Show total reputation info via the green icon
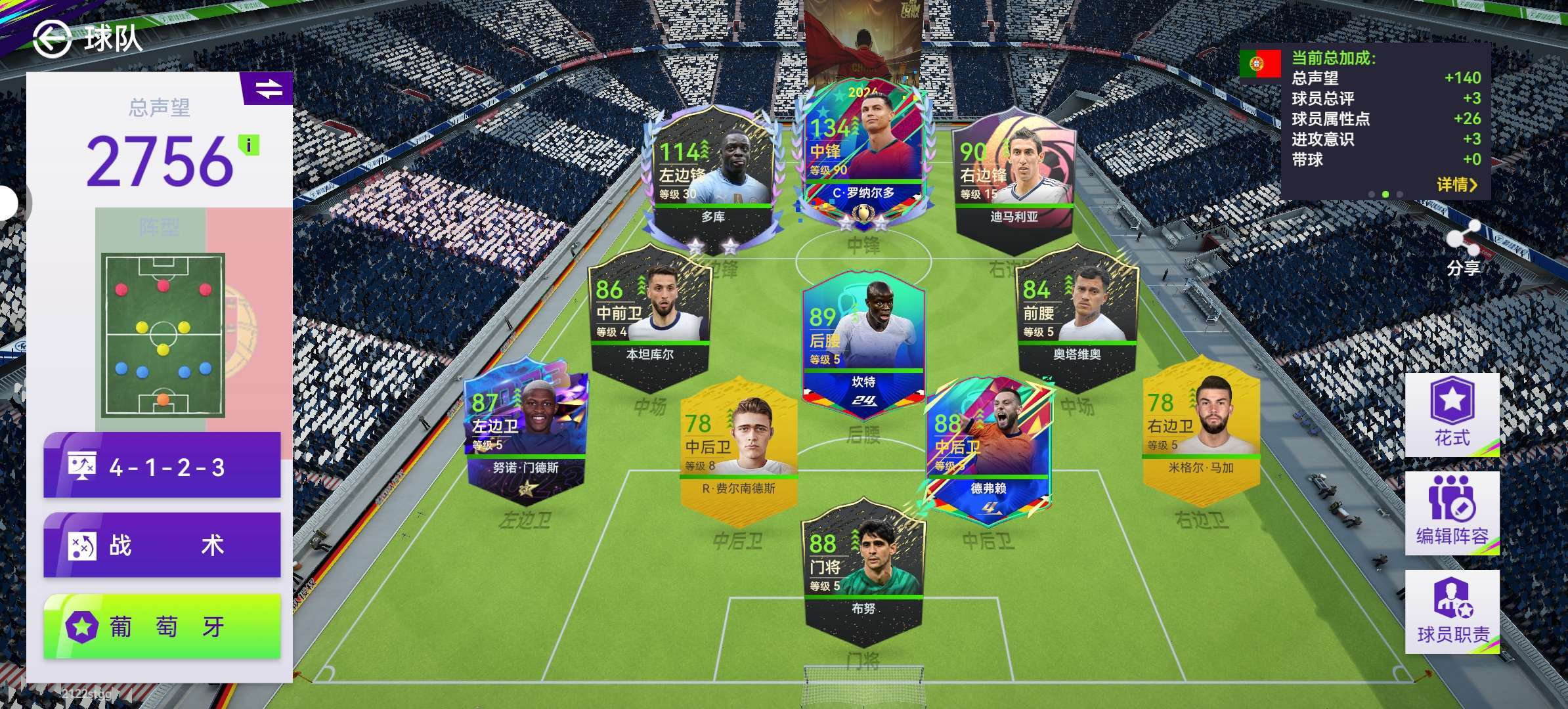The image size is (1568, 709). click(x=249, y=144)
